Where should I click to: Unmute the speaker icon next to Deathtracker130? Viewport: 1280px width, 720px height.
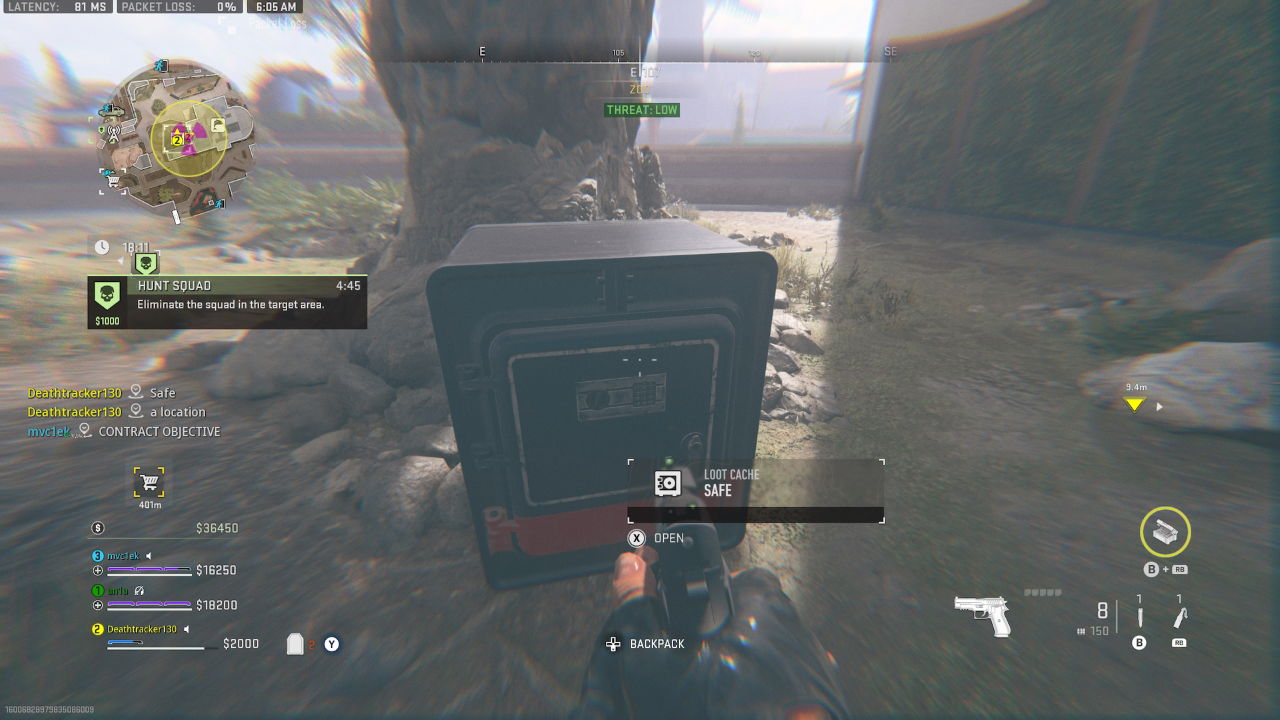pos(187,630)
